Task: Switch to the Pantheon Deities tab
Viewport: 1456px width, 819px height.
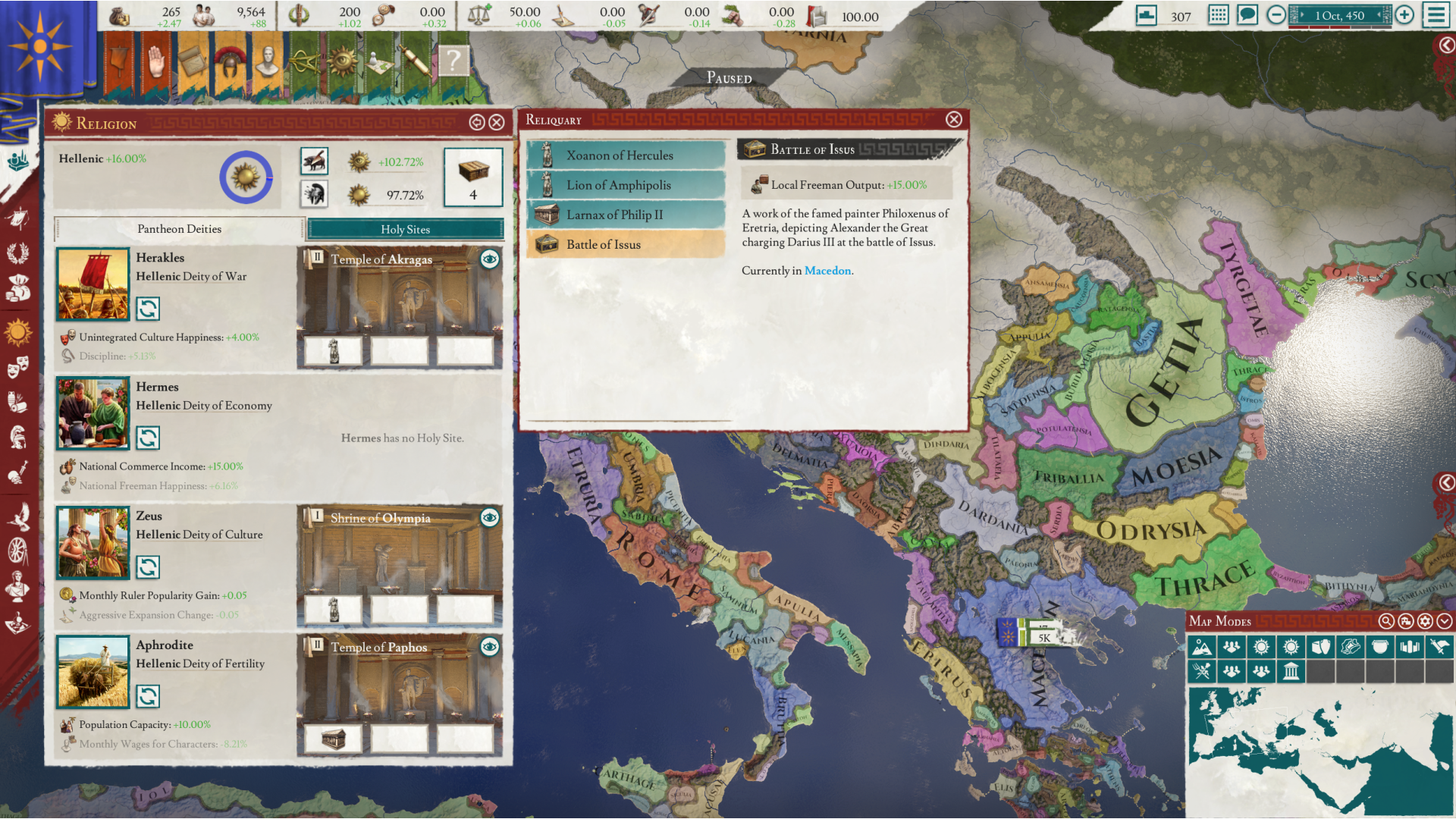Action: pyautogui.click(x=180, y=229)
